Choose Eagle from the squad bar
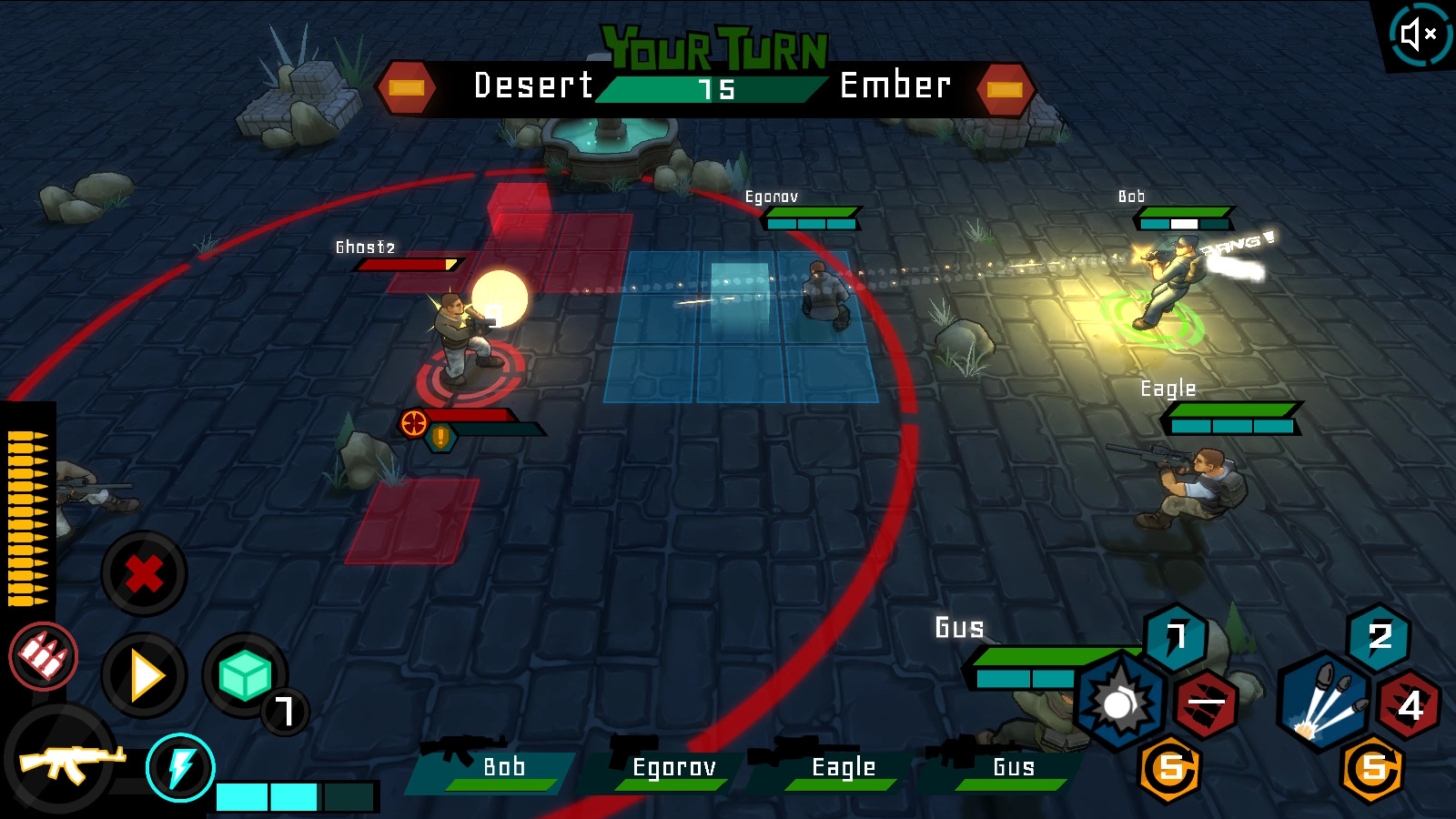Viewport: 1456px width, 819px height. coord(837,768)
